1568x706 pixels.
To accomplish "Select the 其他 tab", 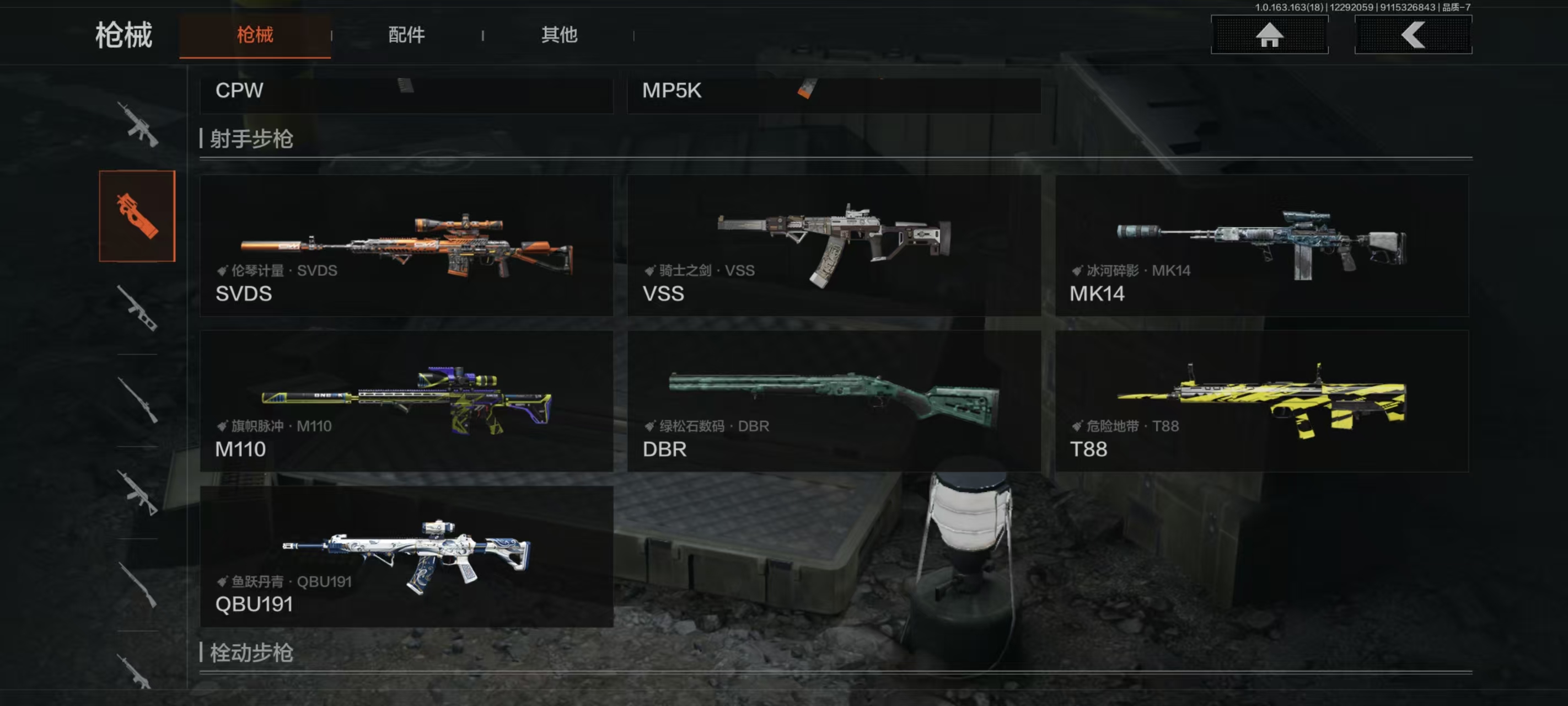I will coord(559,35).
